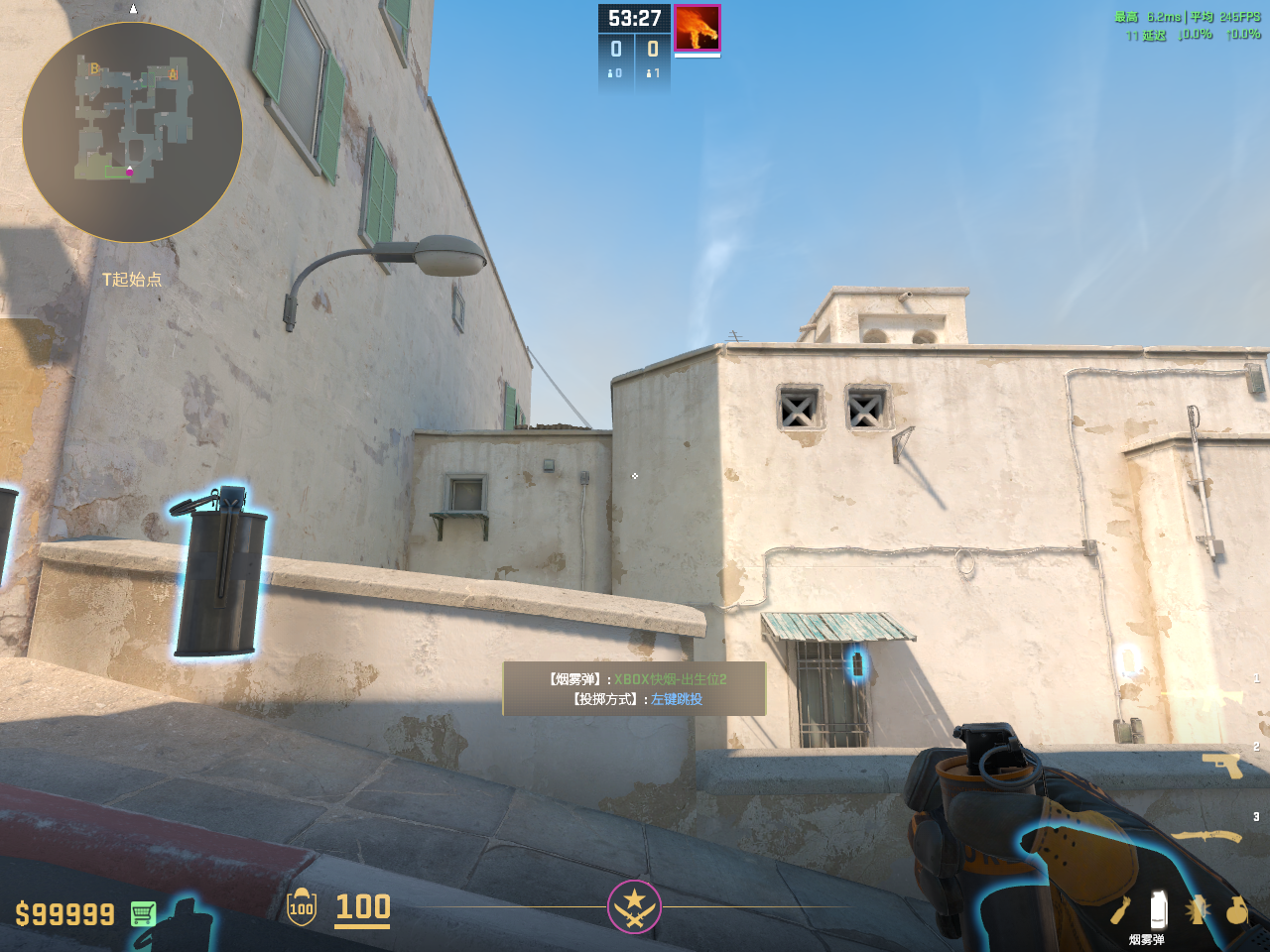Select the flashbang grenade icon

1197,909
